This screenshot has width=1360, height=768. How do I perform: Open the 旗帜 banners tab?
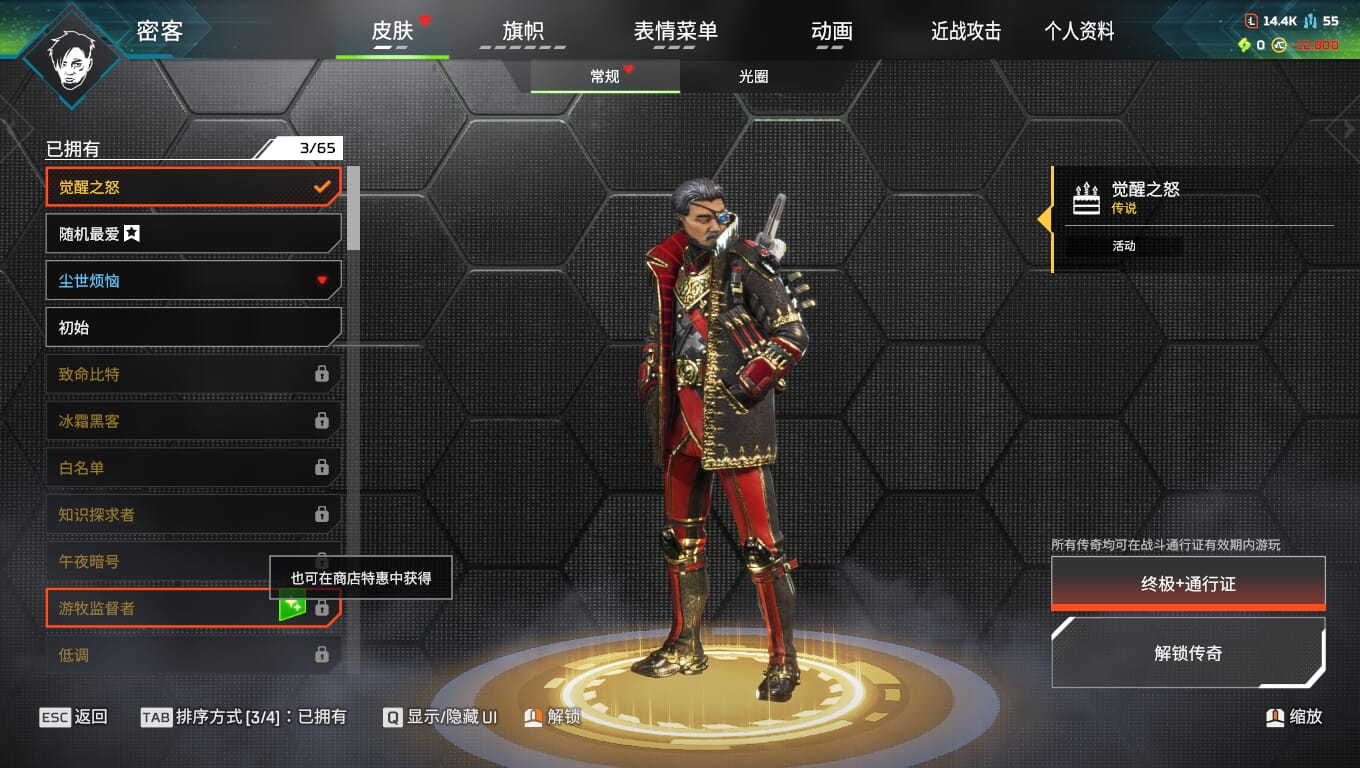(523, 32)
